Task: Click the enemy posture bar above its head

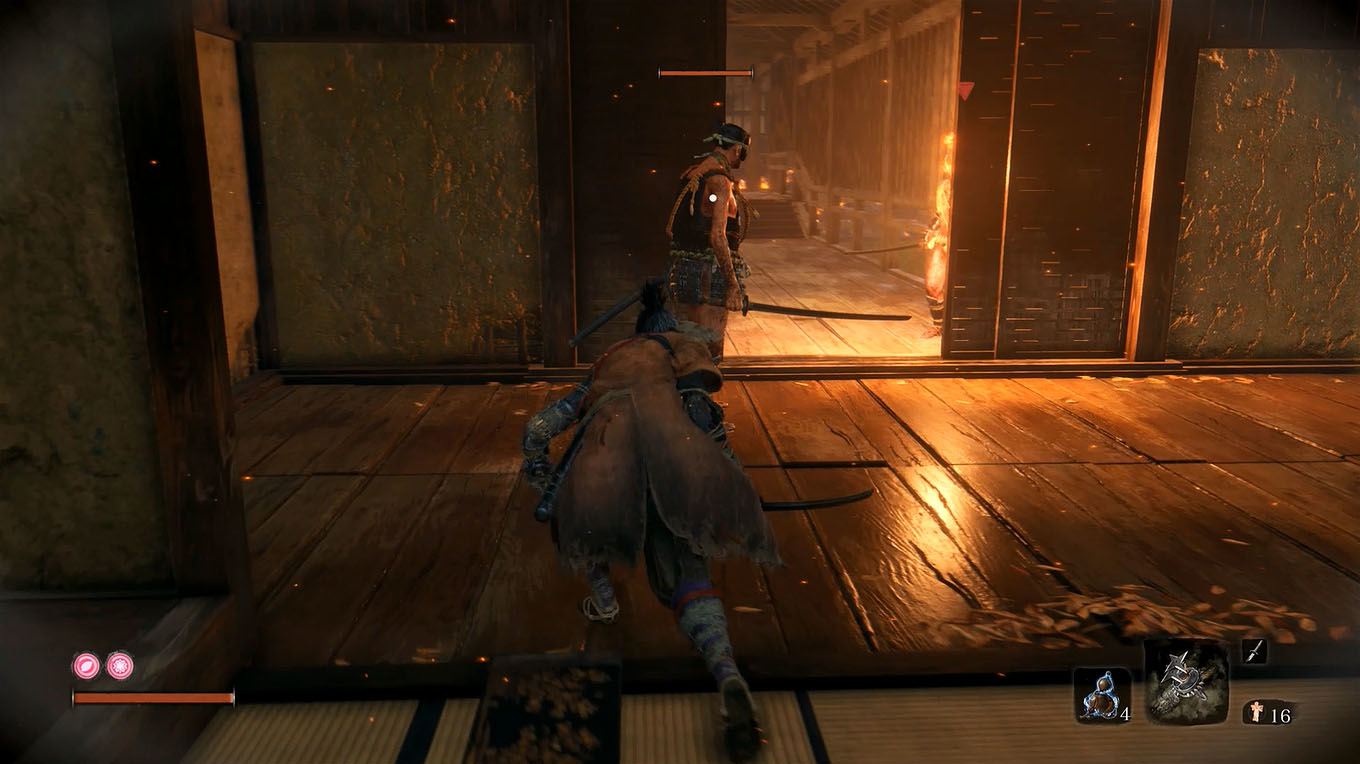Action: [703, 72]
